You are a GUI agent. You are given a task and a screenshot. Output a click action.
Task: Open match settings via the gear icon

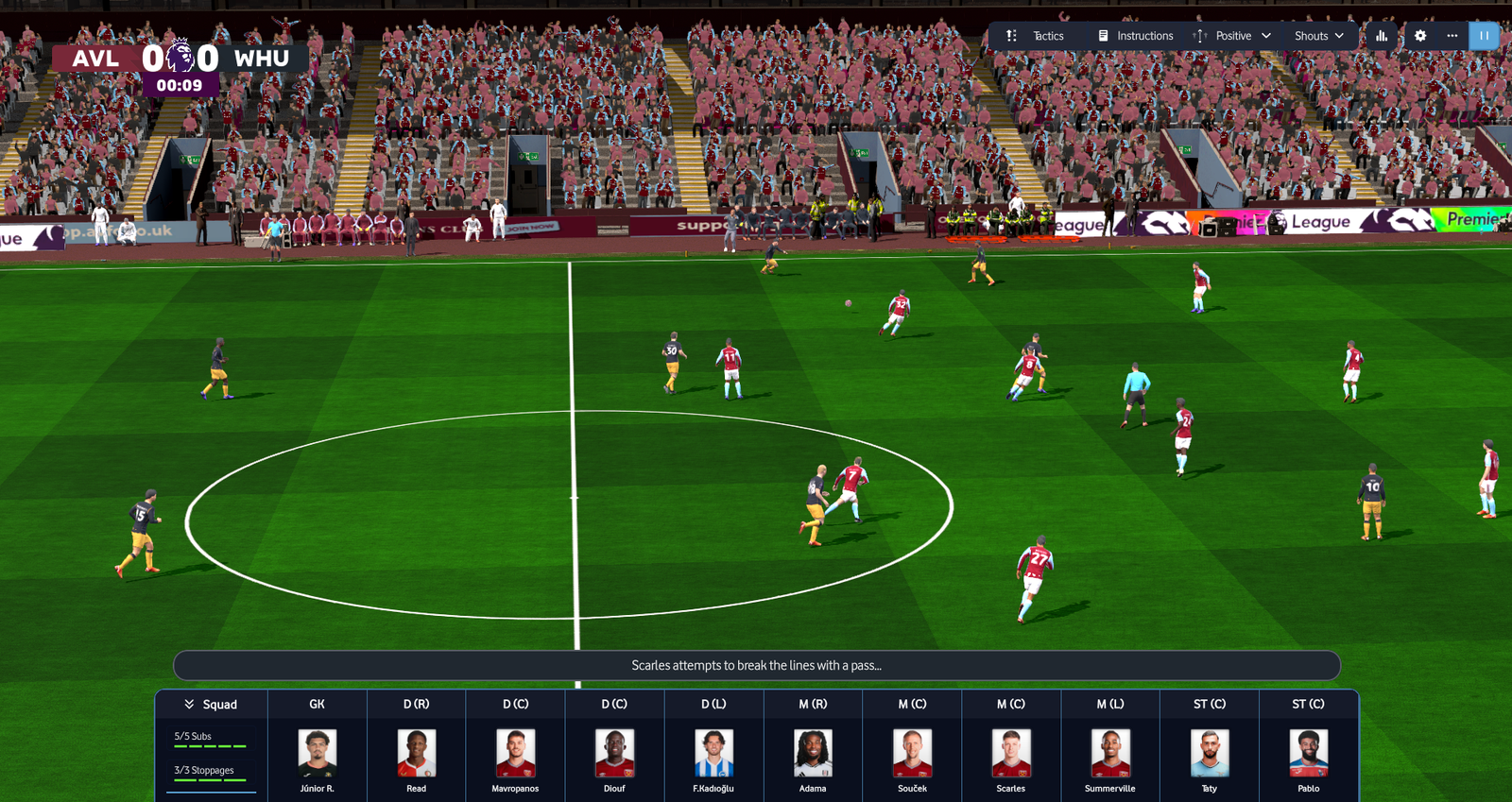1420,36
